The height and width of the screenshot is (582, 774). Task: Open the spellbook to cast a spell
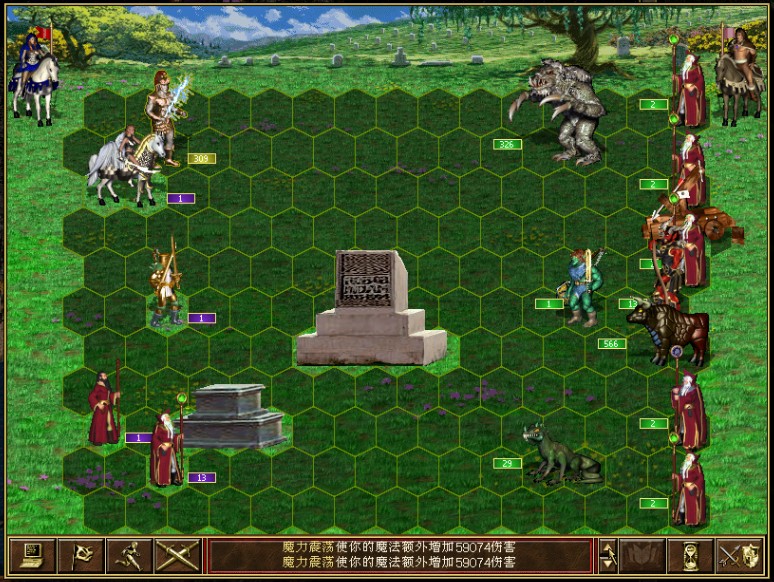[x=643, y=555]
